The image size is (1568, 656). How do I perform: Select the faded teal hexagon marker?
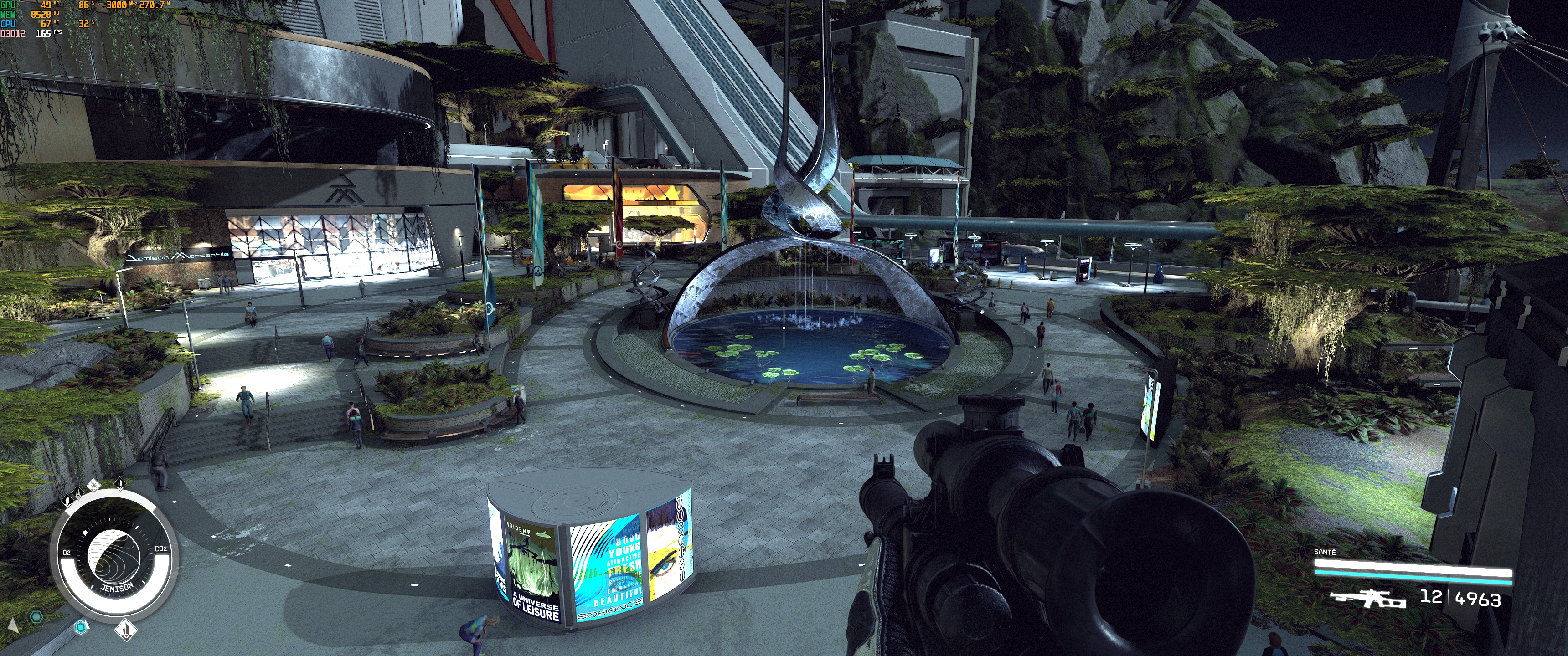pos(36,617)
